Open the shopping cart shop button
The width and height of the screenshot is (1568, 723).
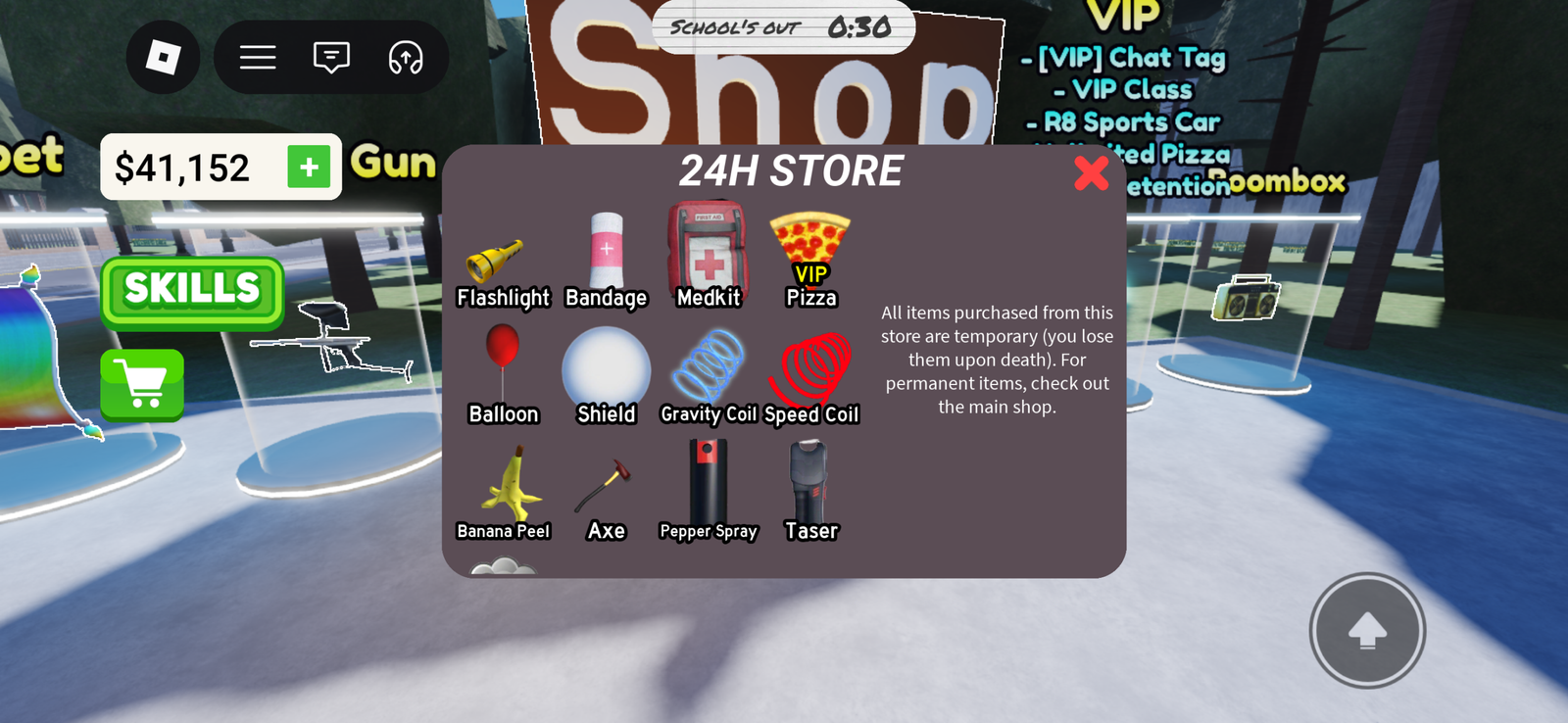point(142,384)
